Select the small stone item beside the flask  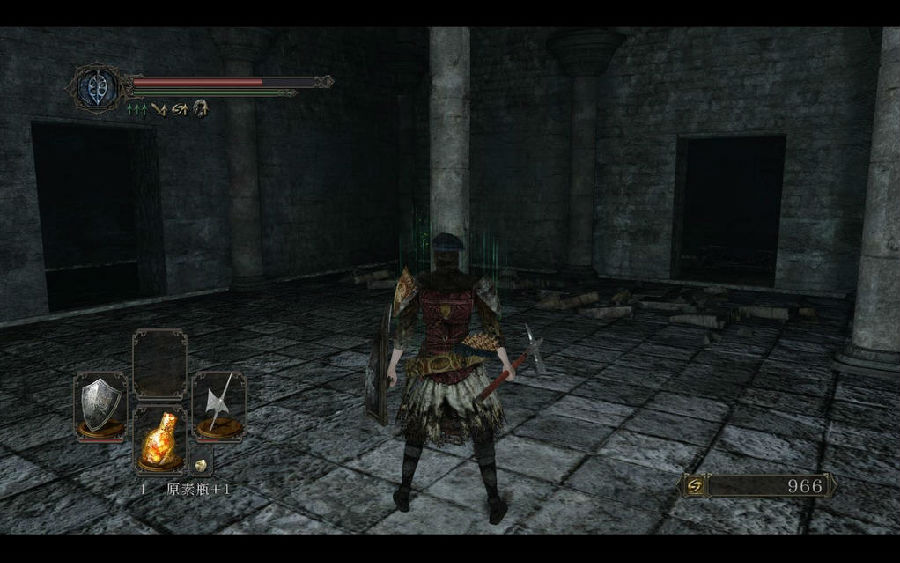pos(200,465)
